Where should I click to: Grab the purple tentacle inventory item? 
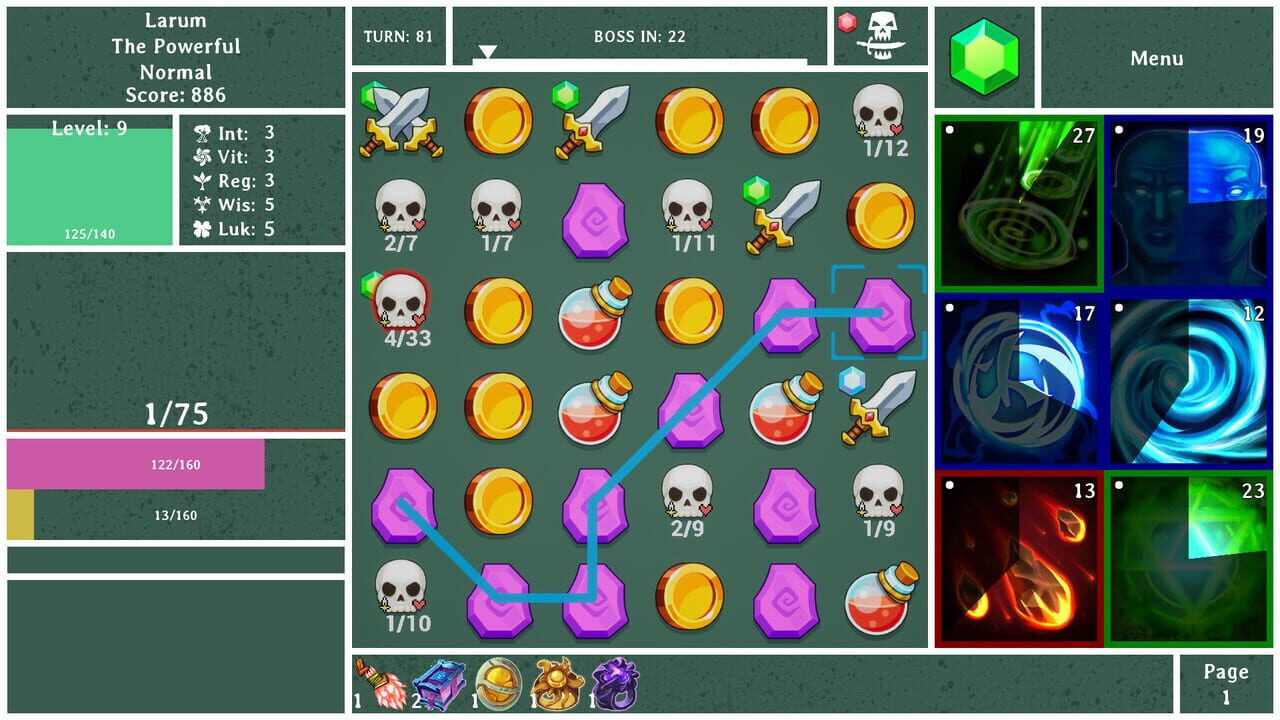tap(615, 685)
